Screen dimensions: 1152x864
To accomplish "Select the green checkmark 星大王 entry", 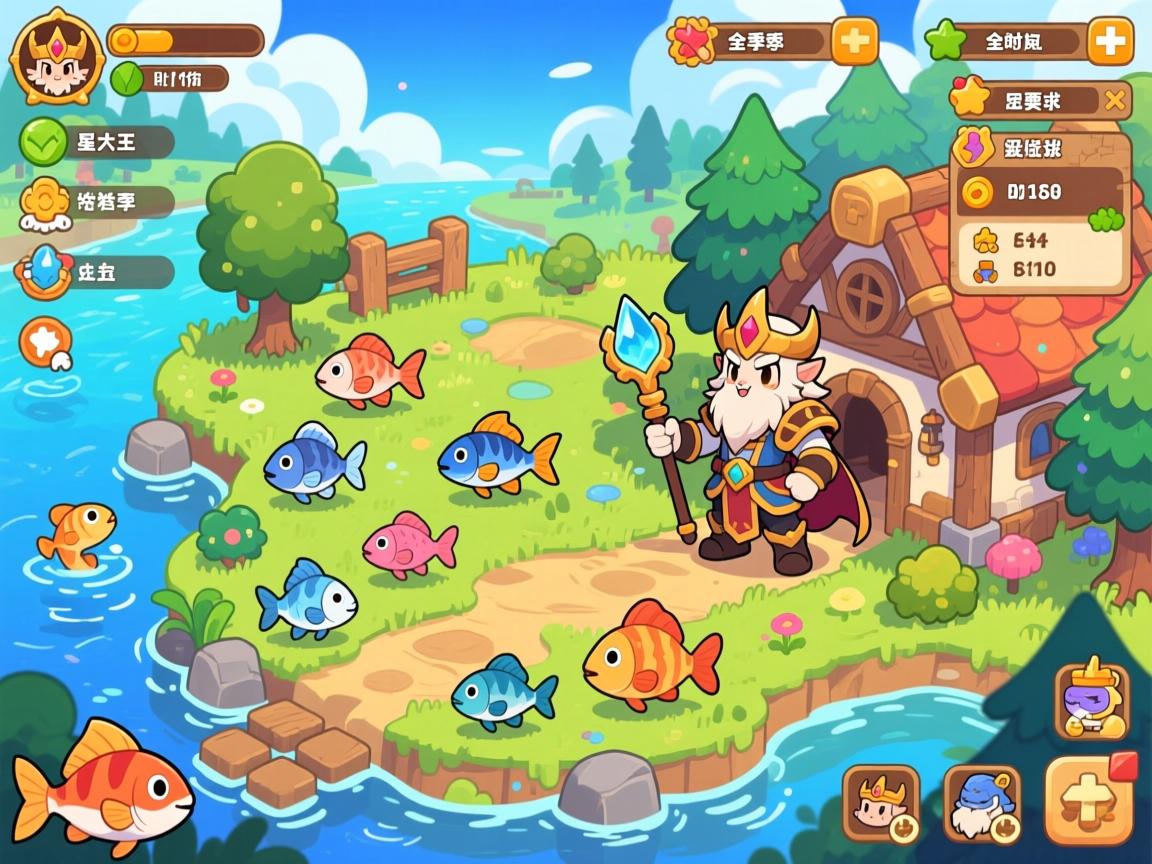I will click(97, 141).
